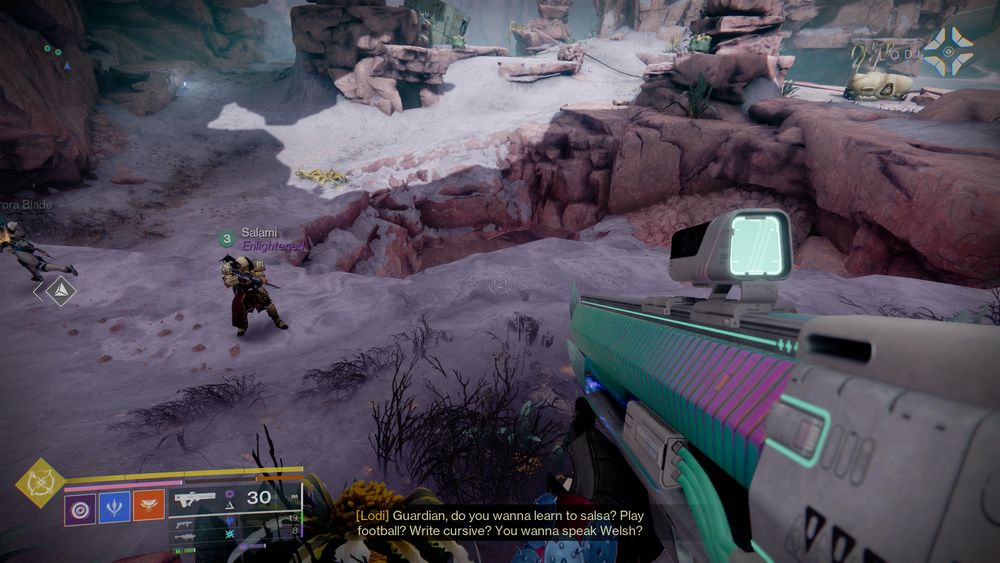Switch to the second weapon slot

(186, 523)
